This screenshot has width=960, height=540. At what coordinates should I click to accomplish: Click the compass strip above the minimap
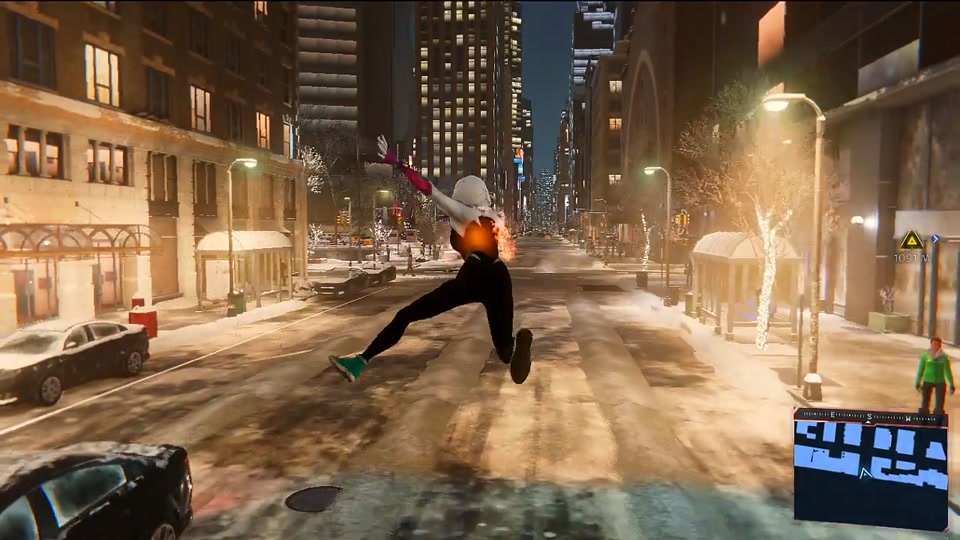870,415
